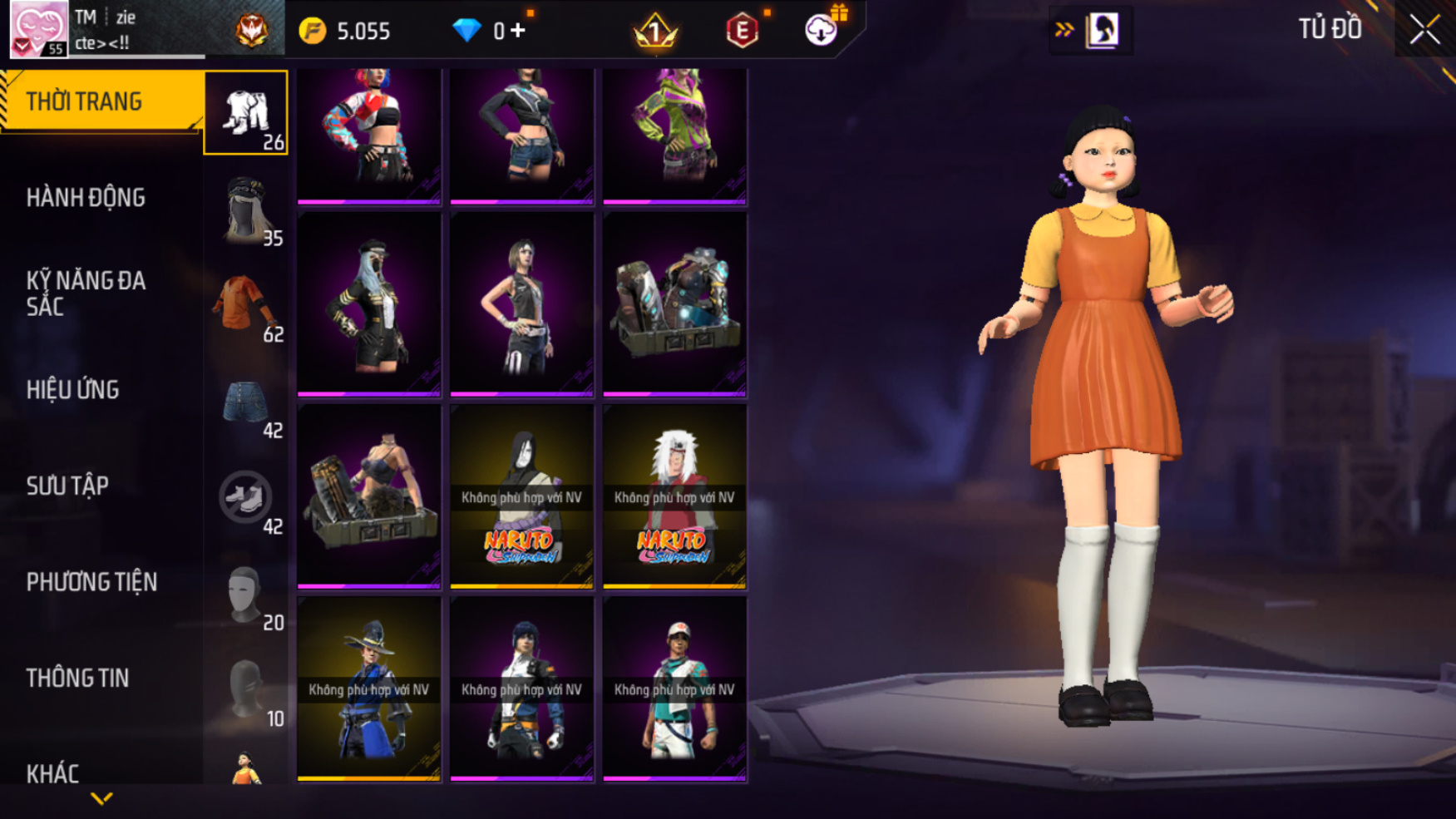This screenshot has width=1456, height=819.
Task: Open the orange shirt tops tab
Action: [x=246, y=306]
